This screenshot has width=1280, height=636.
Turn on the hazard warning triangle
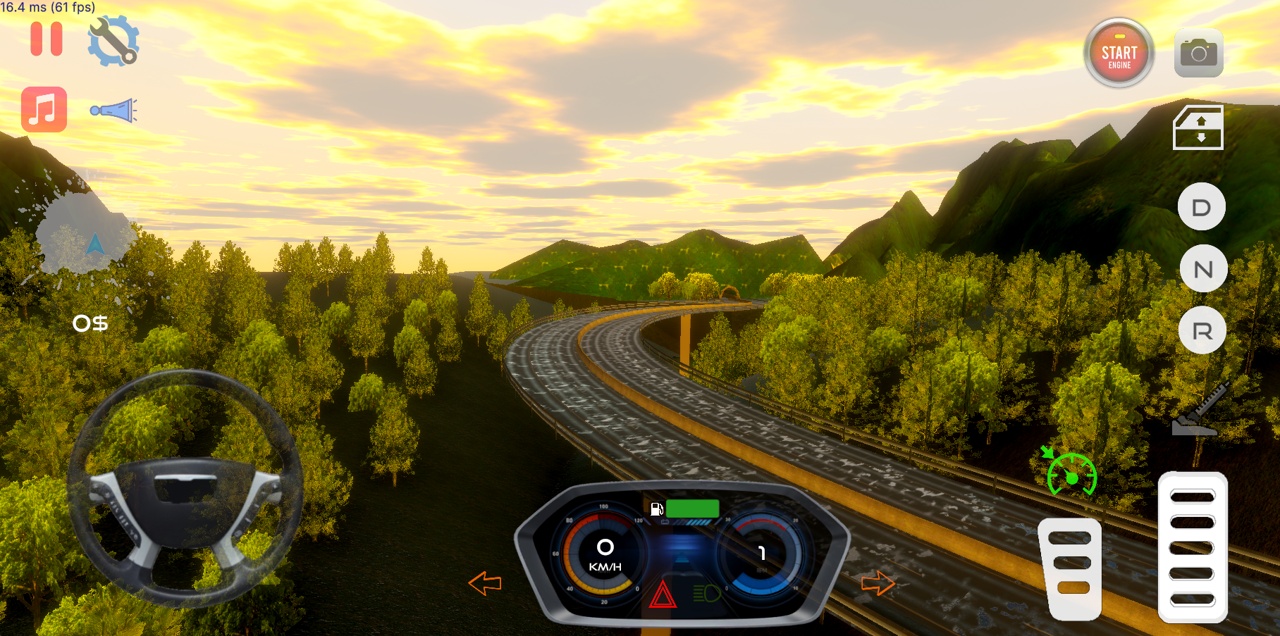coord(662,596)
